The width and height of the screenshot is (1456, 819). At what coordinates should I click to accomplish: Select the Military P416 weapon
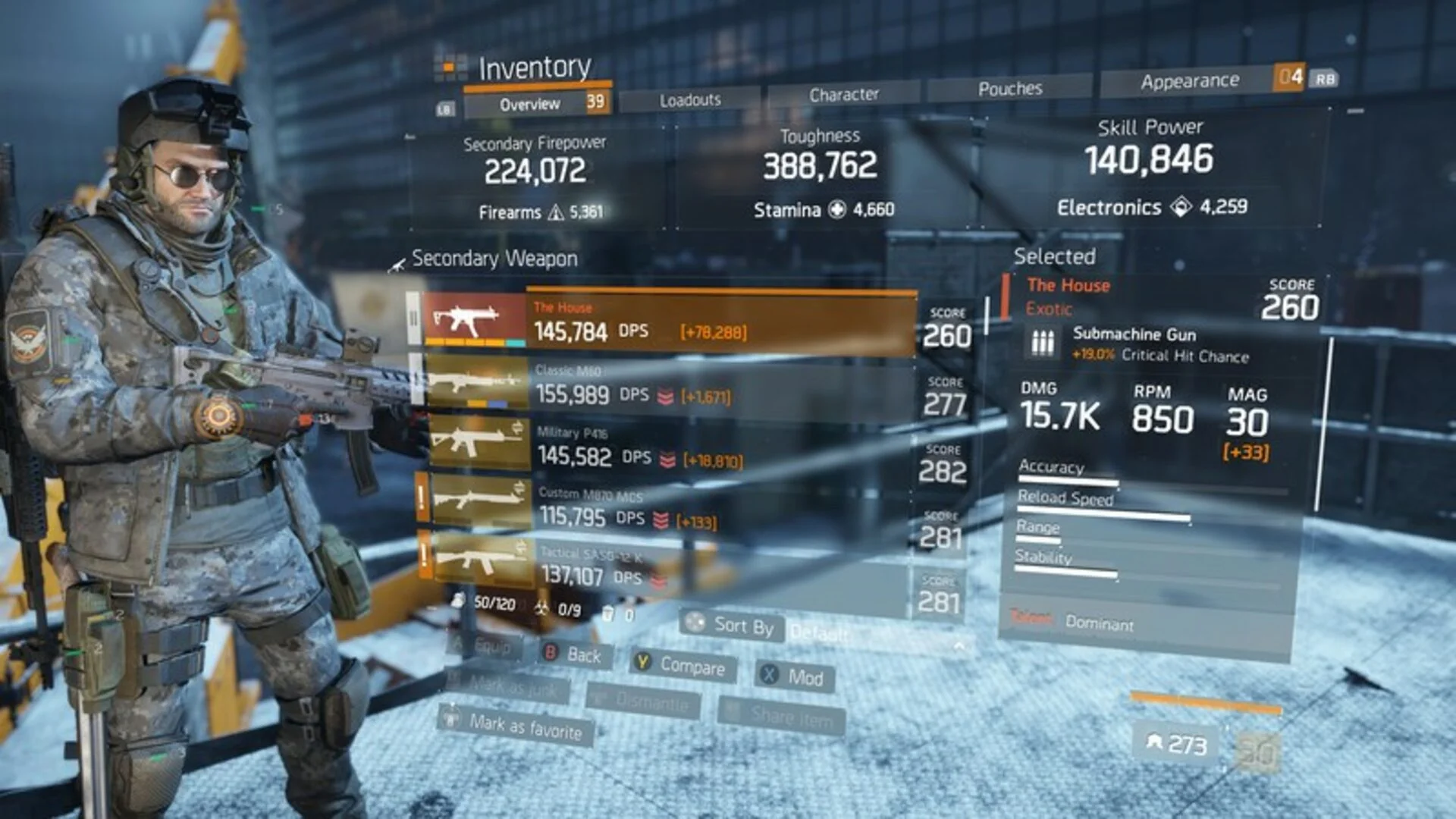[667, 447]
